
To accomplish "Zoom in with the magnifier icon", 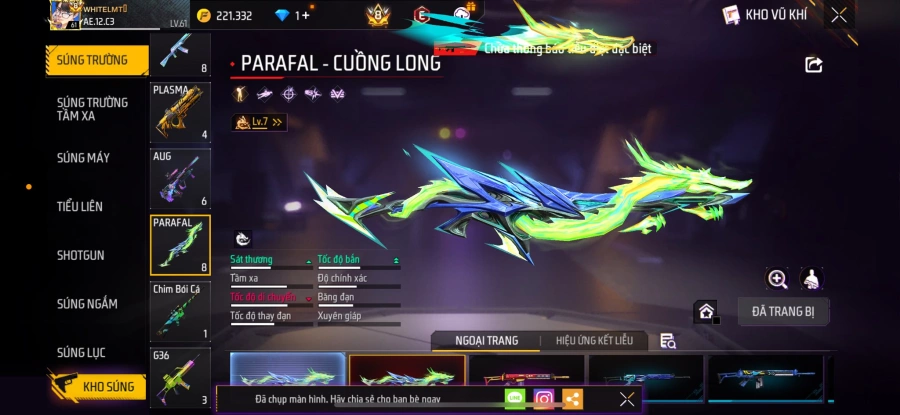I will pyautogui.click(x=777, y=279).
